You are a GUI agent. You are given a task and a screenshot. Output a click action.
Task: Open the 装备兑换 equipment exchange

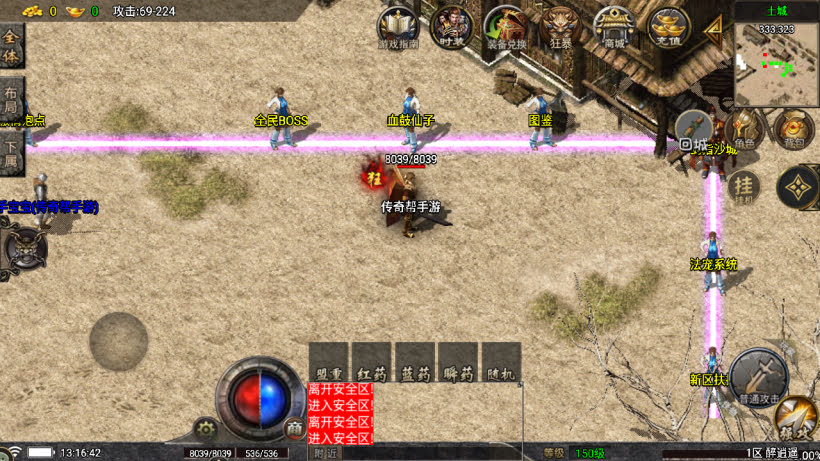(x=504, y=27)
